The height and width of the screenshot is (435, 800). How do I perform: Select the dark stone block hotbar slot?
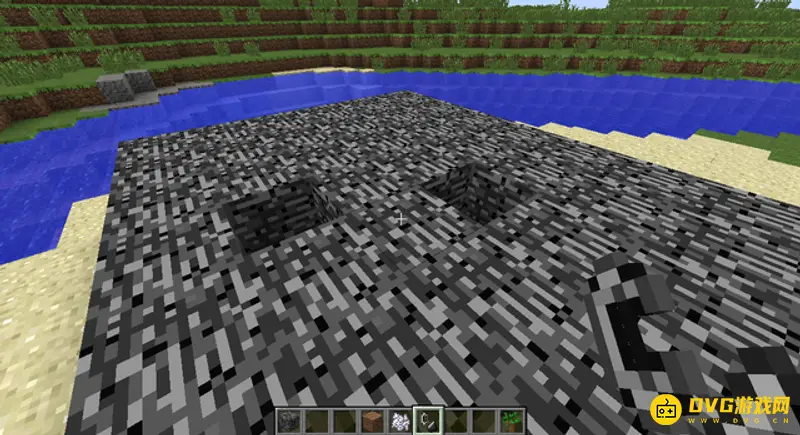(291, 421)
